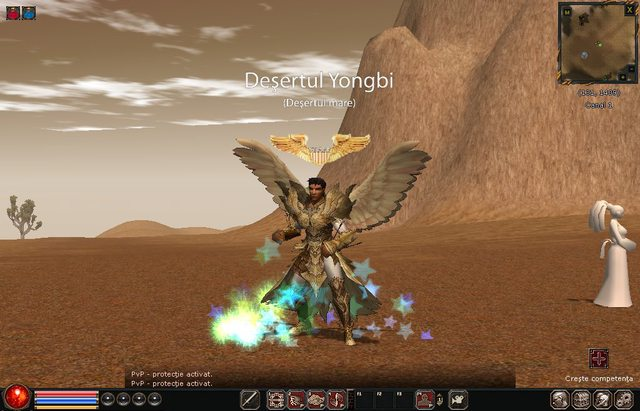Click the blue buff icon at top left

(29, 13)
